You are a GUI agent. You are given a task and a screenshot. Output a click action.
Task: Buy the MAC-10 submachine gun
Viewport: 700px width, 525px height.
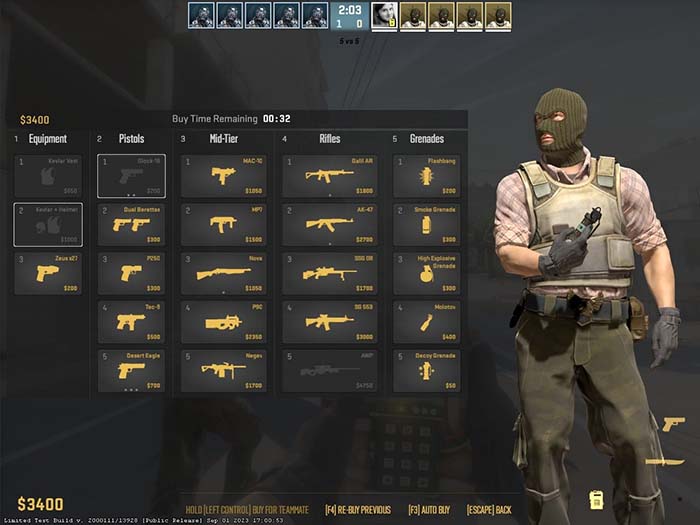coord(224,175)
